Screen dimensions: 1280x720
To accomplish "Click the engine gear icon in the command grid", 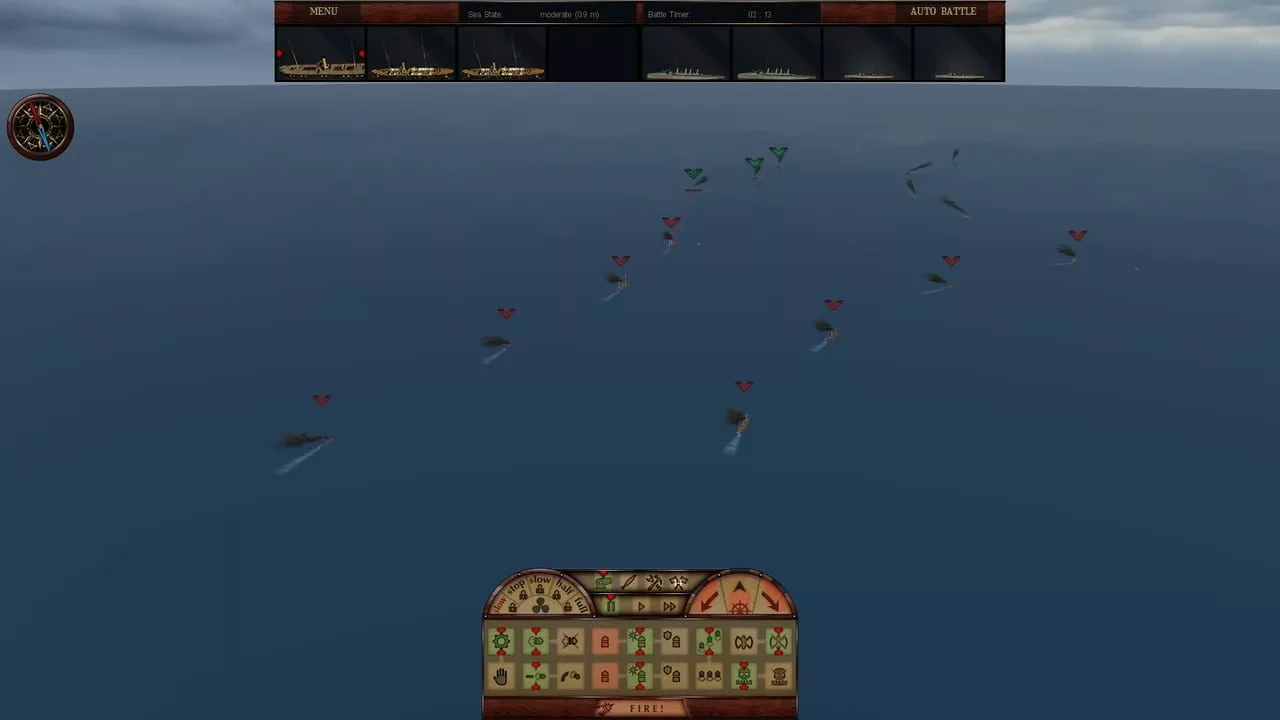I will click(x=500, y=640).
